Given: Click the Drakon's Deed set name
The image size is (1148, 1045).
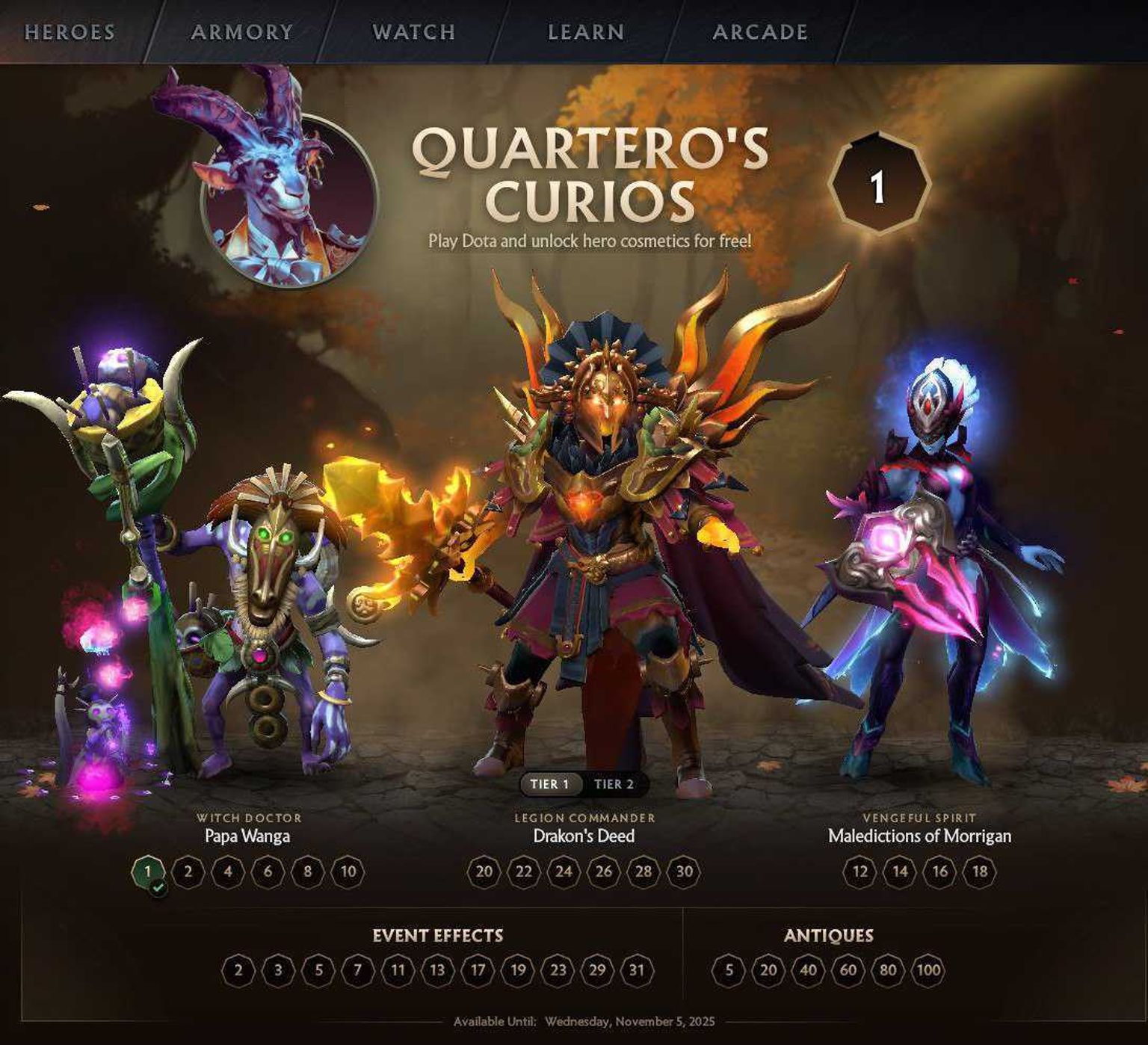Looking at the screenshot, I should (x=584, y=836).
